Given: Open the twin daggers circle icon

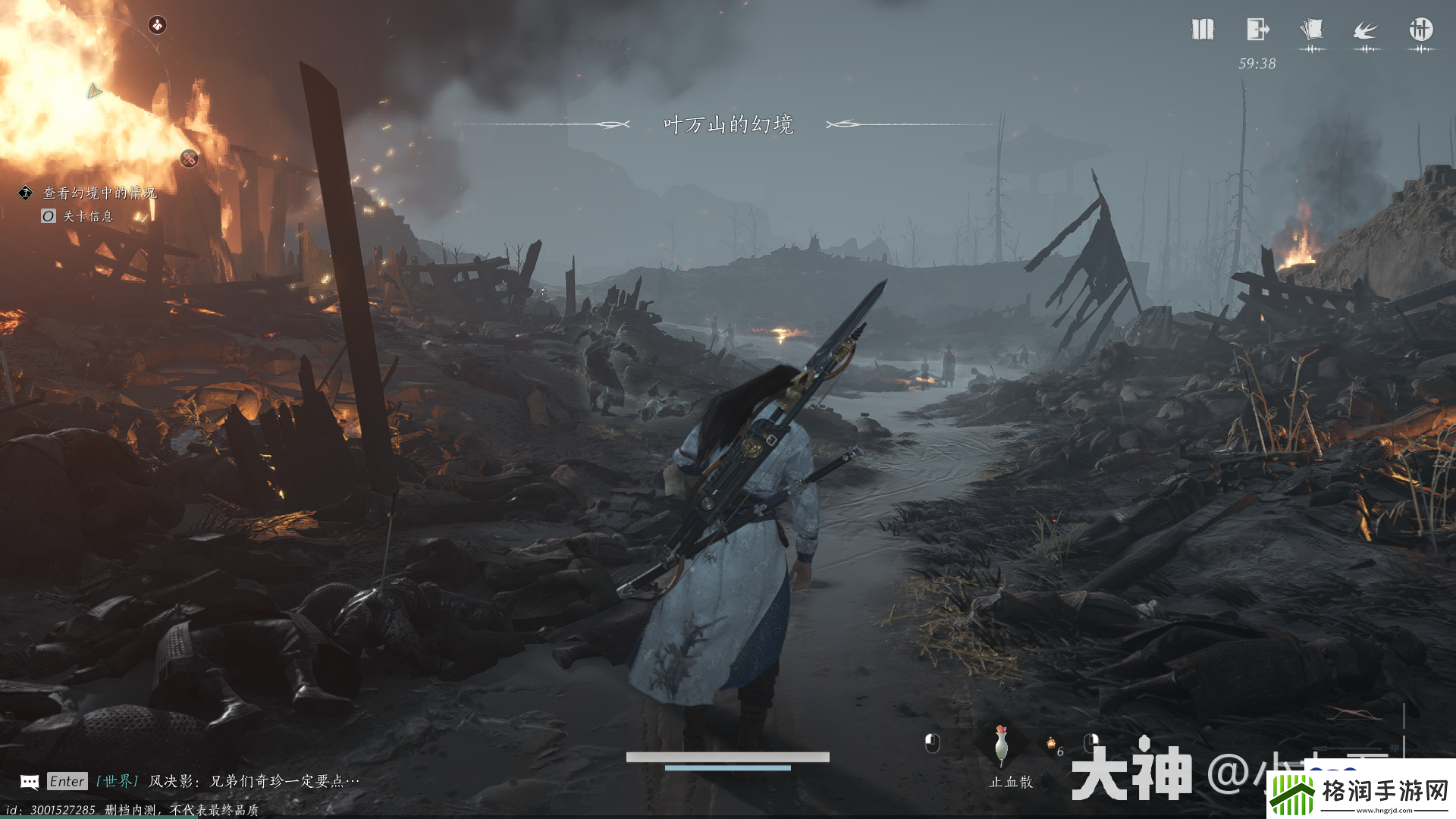Looking at the screenshot, I should (x=1420, y=30).
